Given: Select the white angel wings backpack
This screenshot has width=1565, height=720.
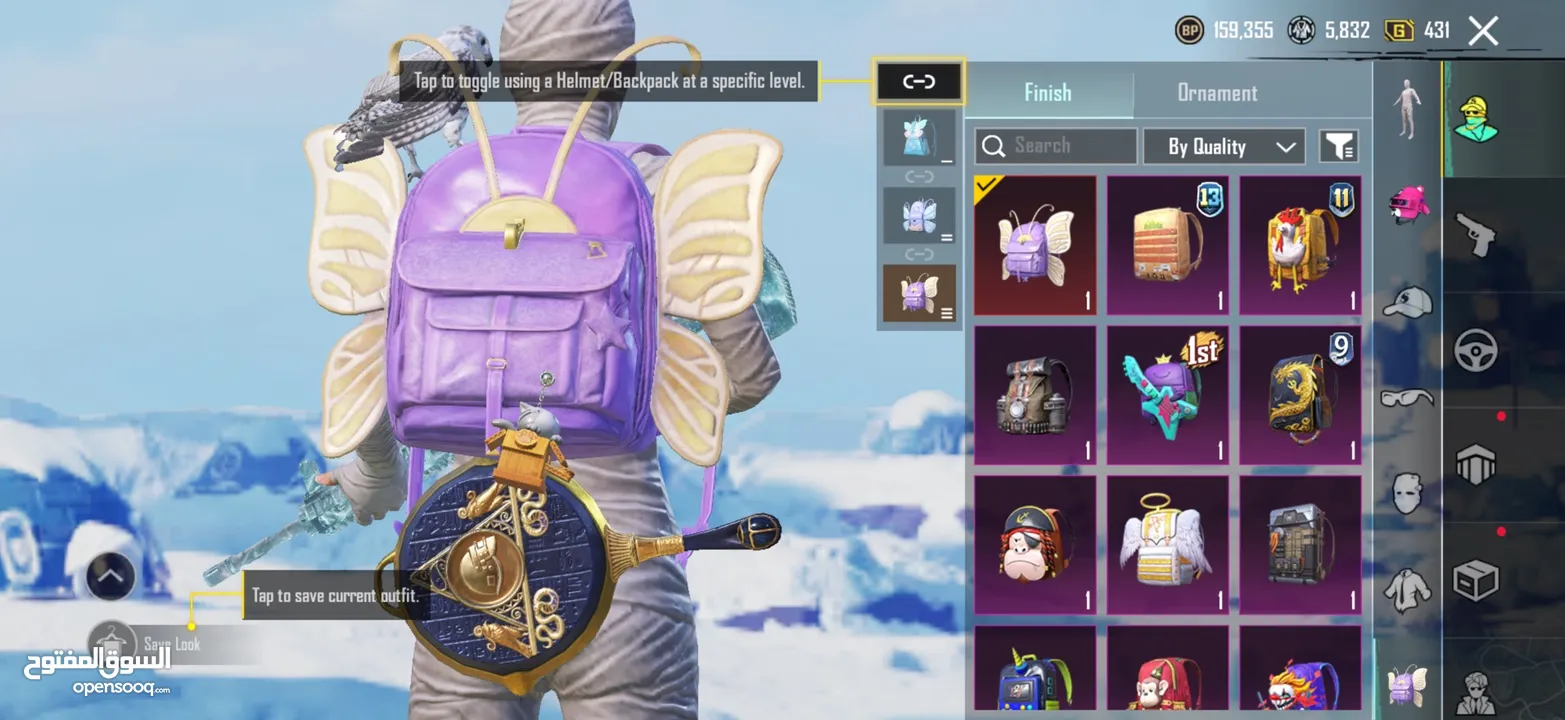Looking at the screenshot, I should coord(1167,545).
